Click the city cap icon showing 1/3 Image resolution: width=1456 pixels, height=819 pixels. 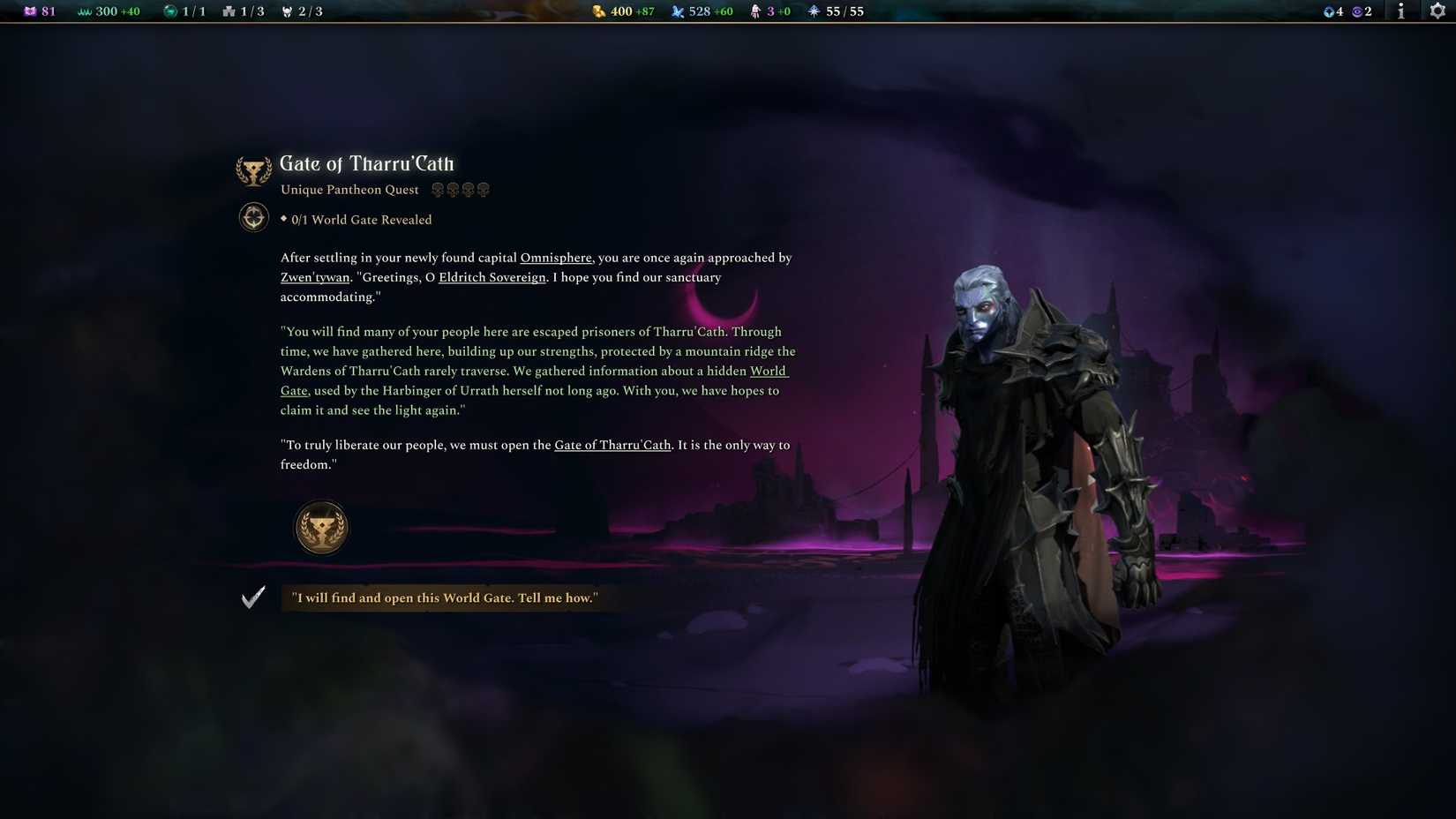click(x=228, y=11)
